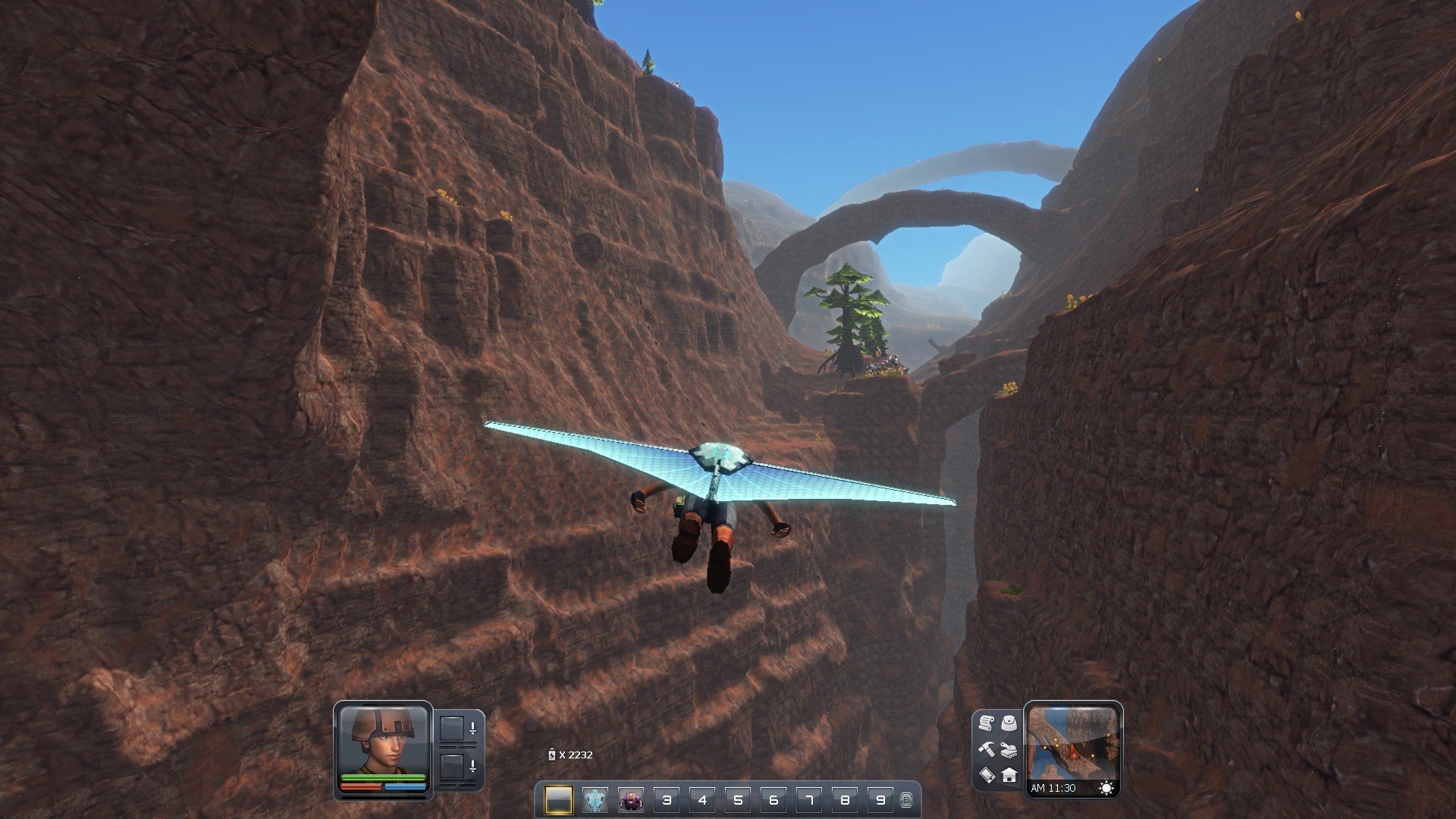
Task: Select hotbar slot number 9
Action: tap(880, 799)
